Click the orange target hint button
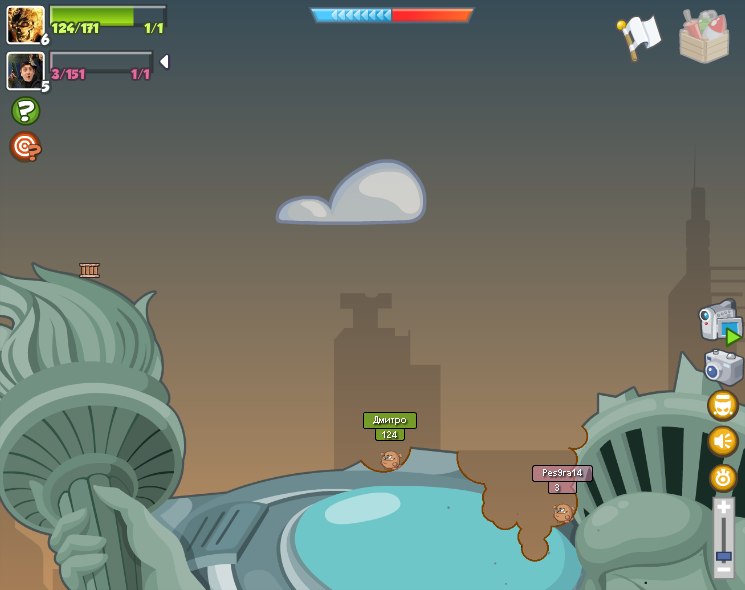The width and height of the screenshot is (745, 590). pyautogui.click(x=25, y=147)
